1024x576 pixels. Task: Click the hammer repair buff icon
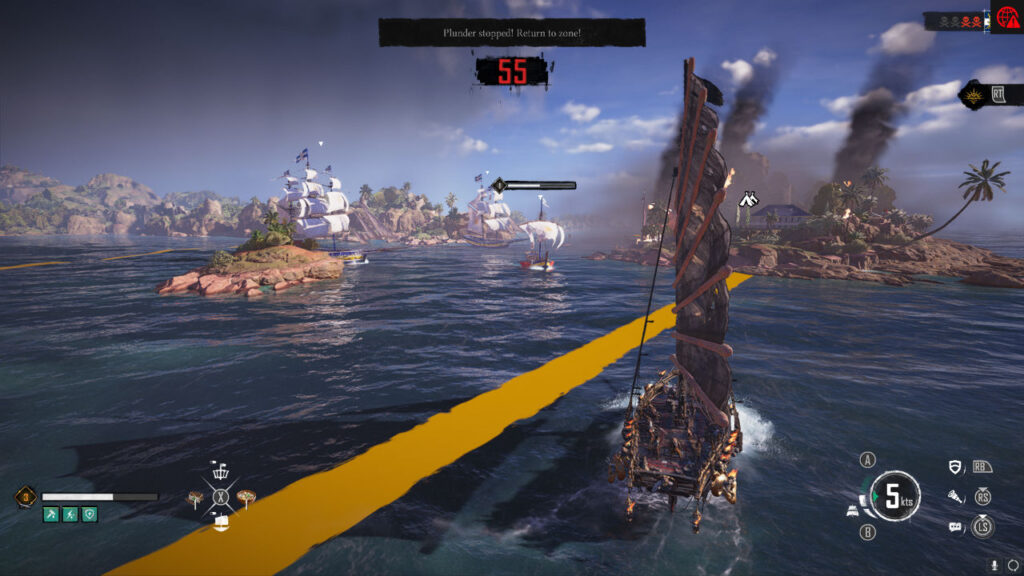coord(51,514)
